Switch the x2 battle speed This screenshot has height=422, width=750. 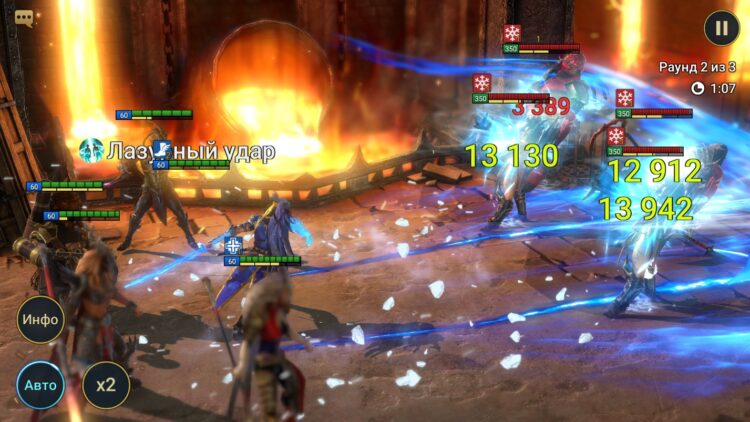coord(105,385)
